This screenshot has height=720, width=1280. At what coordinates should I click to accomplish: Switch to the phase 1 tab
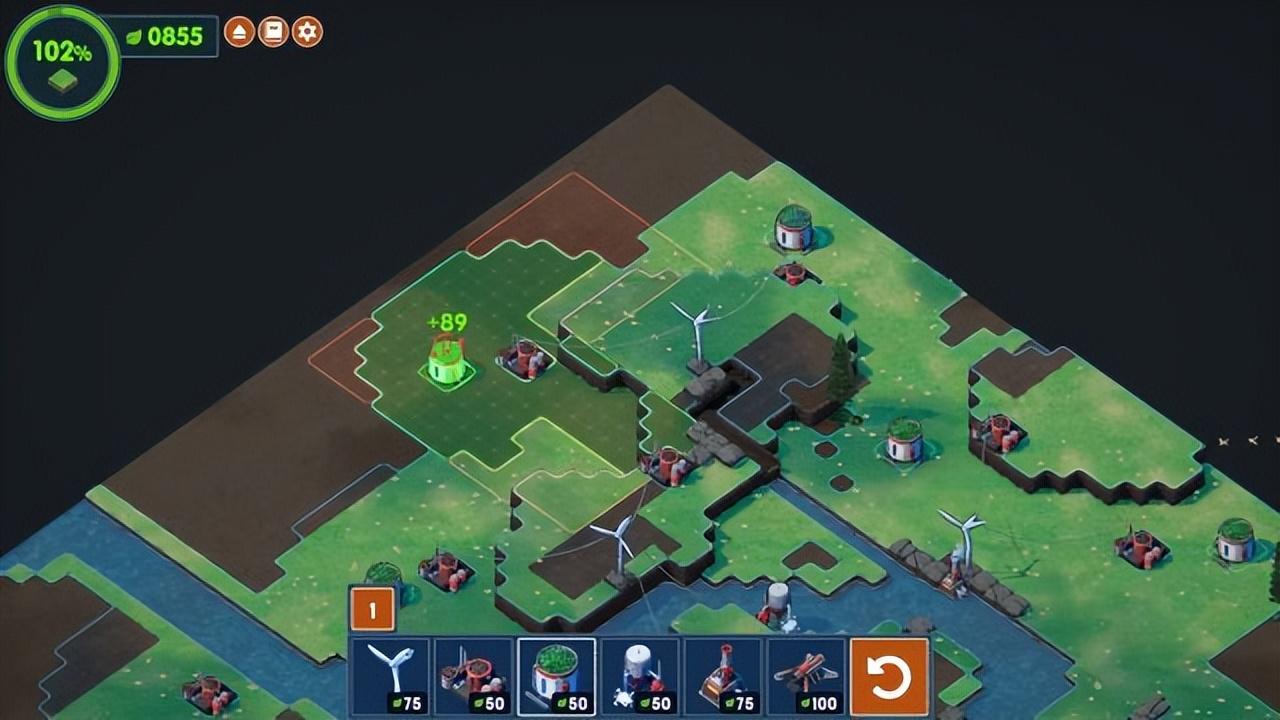click(372, 609)
